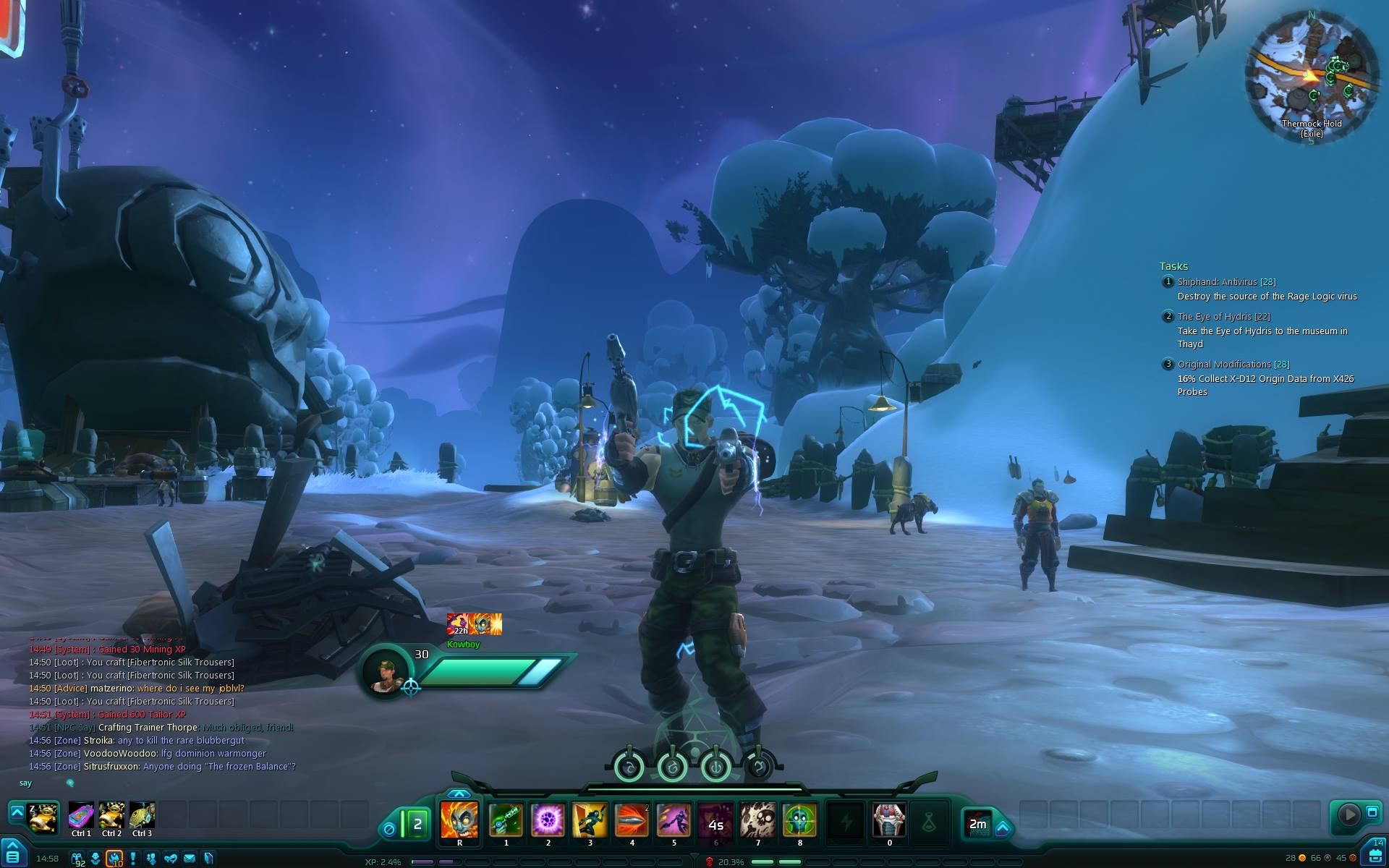Use the skull cloud ability in slot 7

pyautogui.click(x=757, y=820)
